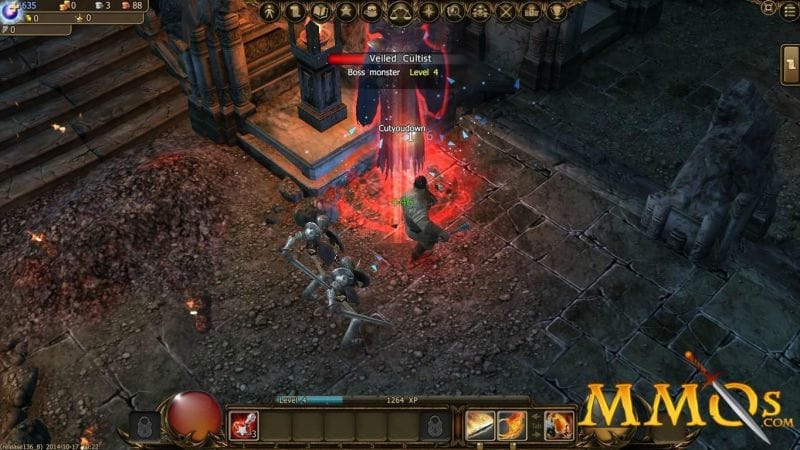The width and height of the screenshot is (800, 450).
Task: Click the padlock slot right of hotbar
Action: tap(436, 425)
